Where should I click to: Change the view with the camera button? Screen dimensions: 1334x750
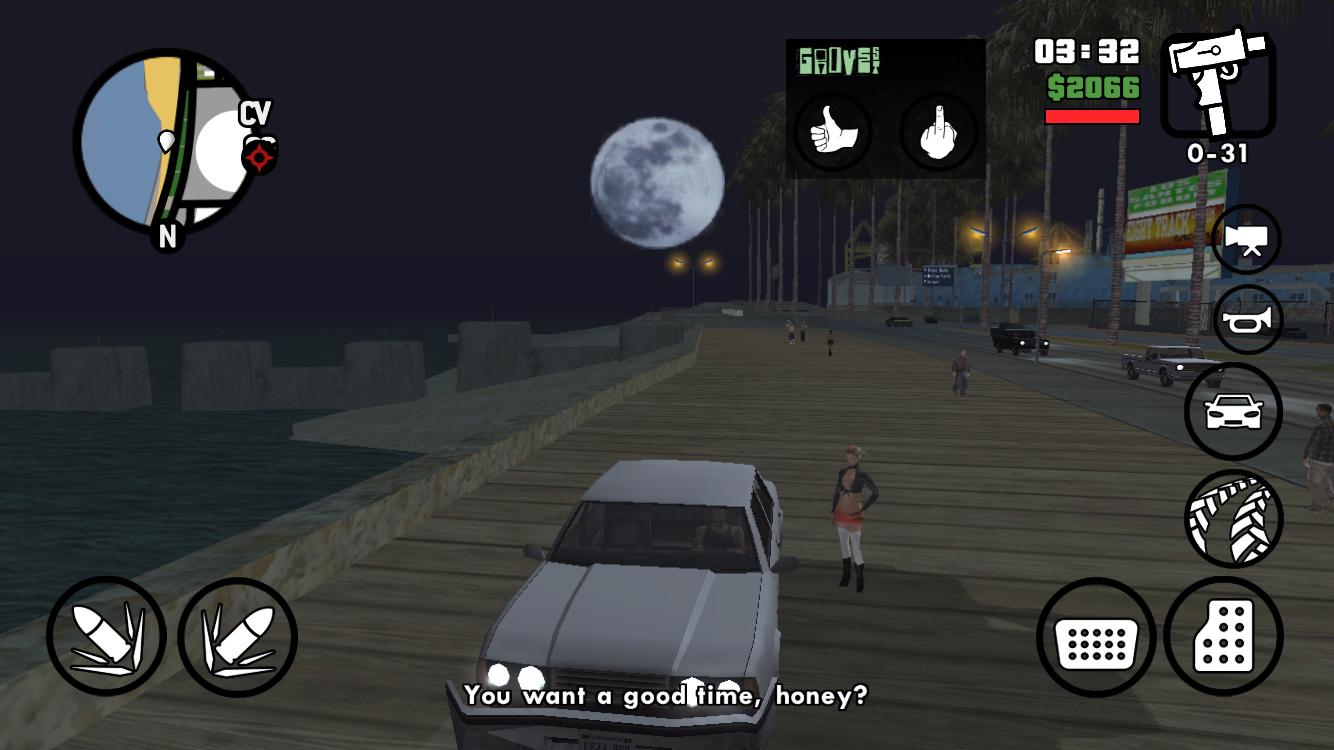point(1246,240)
